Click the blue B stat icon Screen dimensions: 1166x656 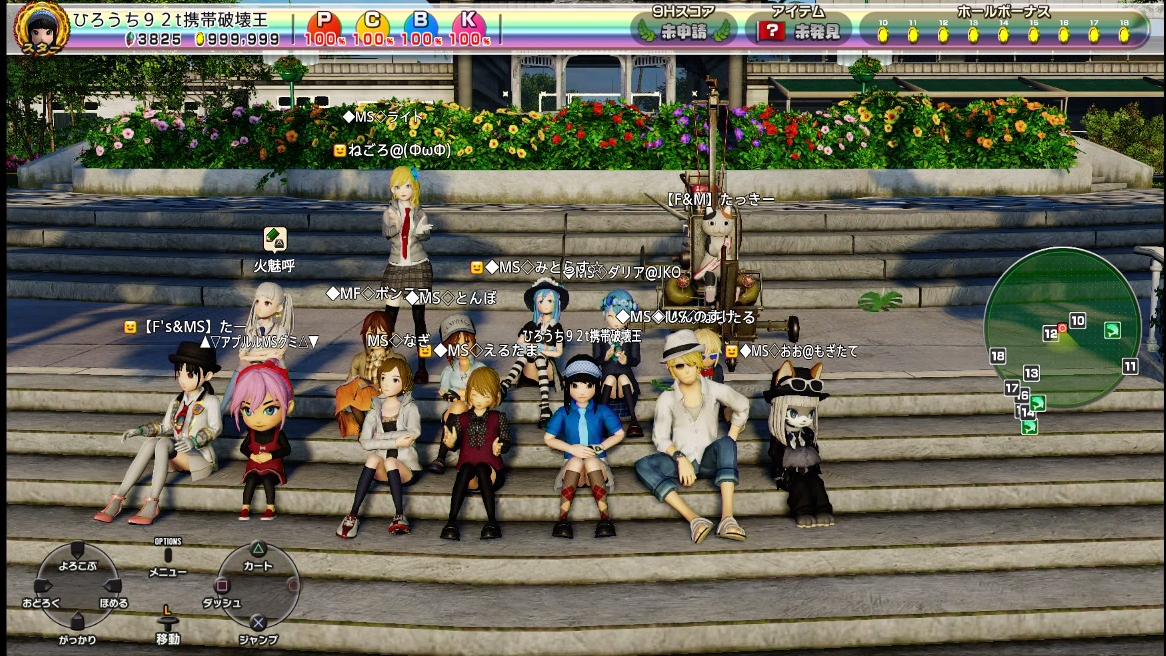click(420, 22)
